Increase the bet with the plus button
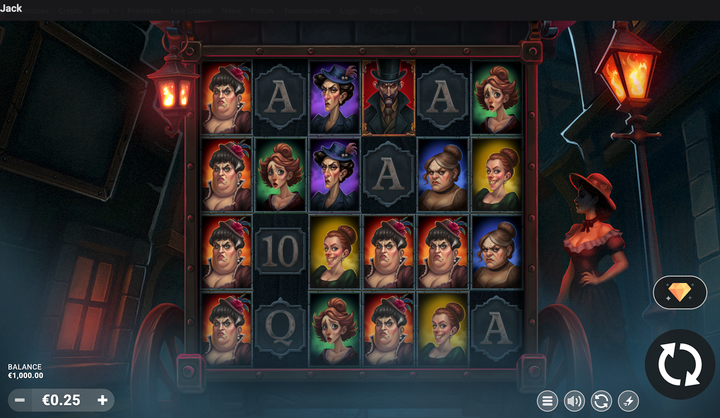 pyautogui.click(x=102, y=400)
